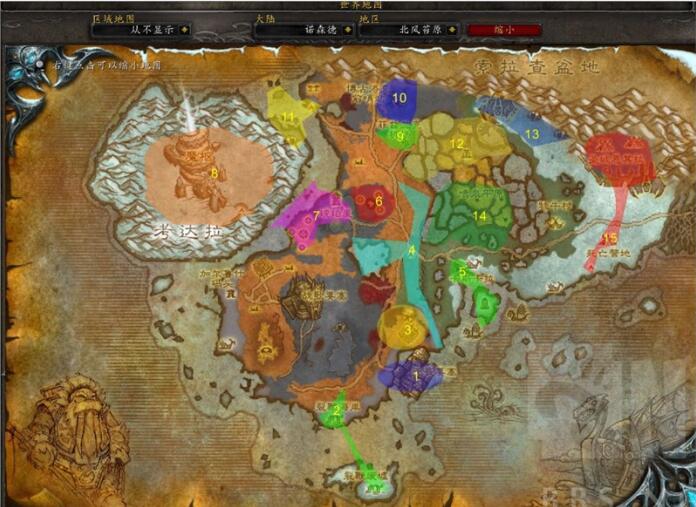The height and width of the screenshot is (507, 696).
Task: Select map region number 8 in 考达拉
Action: tap(212, 171)
